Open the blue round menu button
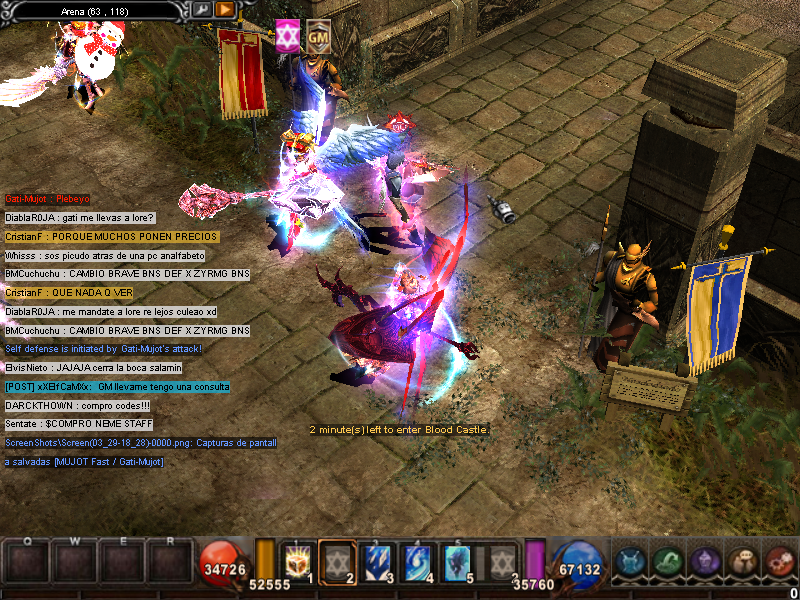800x600 pixels. pyautogui.click(x=630, y=562)
